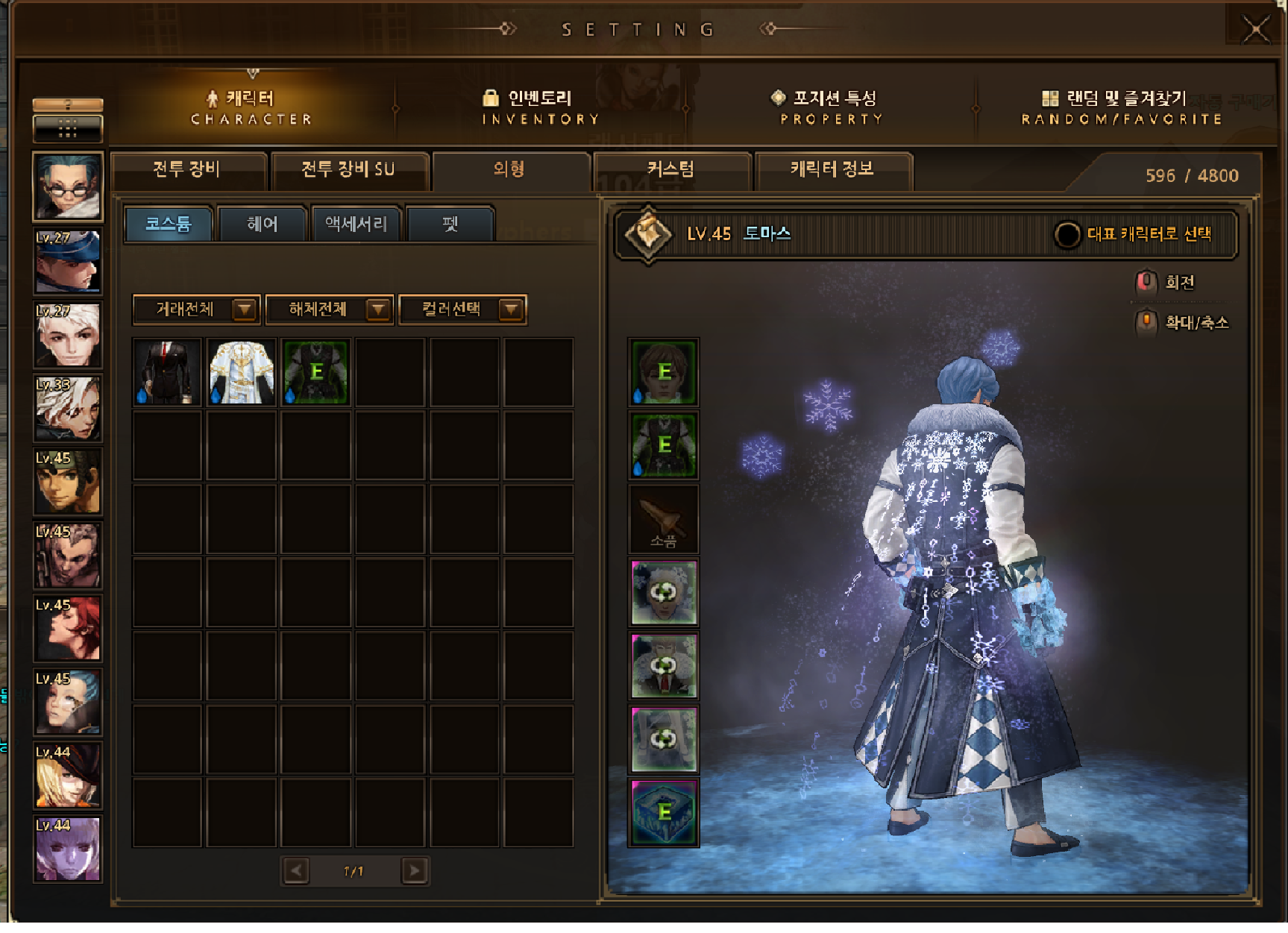Switch to the 전투 장비 SU tab
Image resolution: width=1288 pixels, height=933 pixels.
pyautogui.click(x=348, y=170)
